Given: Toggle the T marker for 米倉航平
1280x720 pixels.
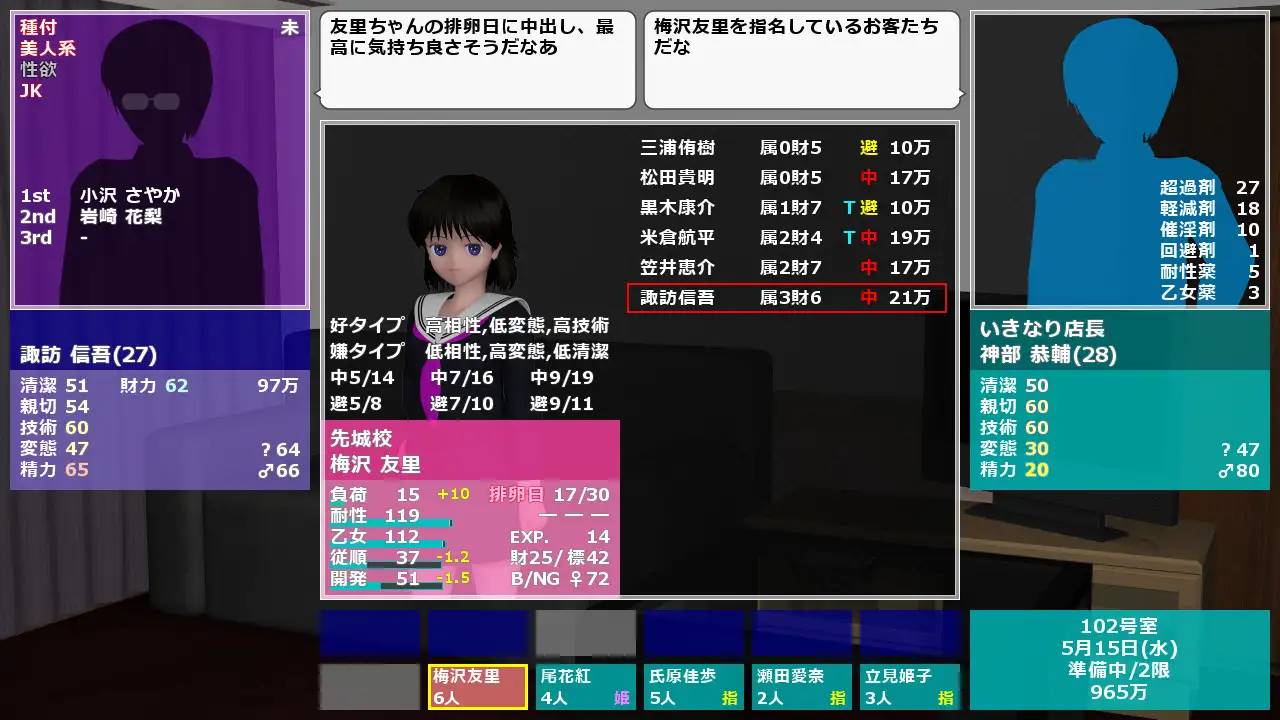Looking at the screenshot, I should [850, 238].
